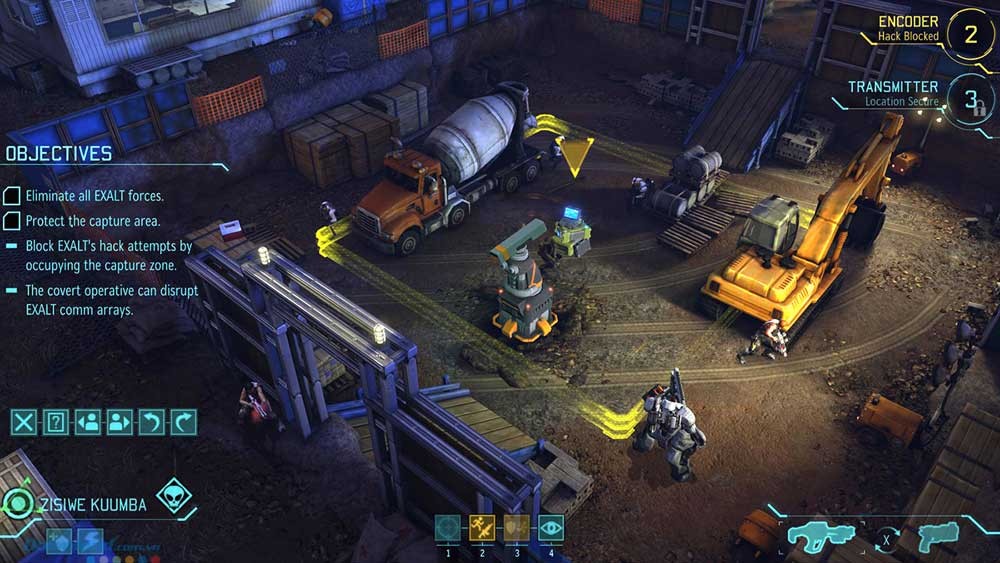The width and height of the screenshot is (1000, 563).
Task: Rotate camera with the right-curving arrow
Action: point(184,422)
